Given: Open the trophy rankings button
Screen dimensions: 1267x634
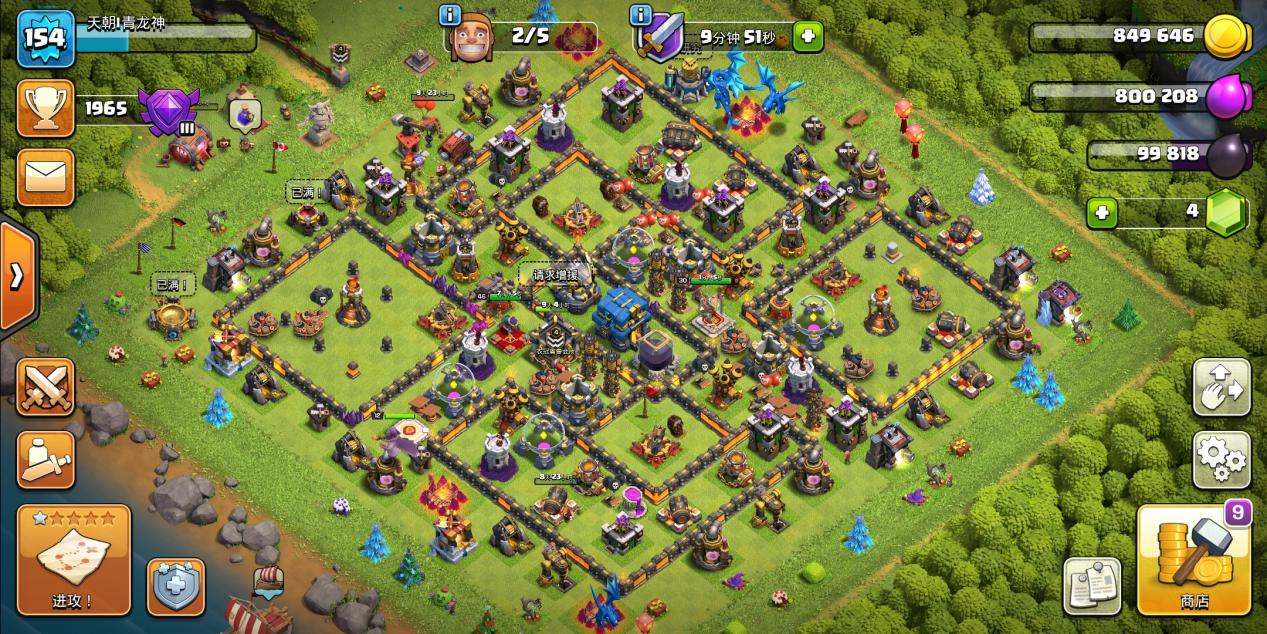Looking at the screenshot, I should tap(45, 109).
